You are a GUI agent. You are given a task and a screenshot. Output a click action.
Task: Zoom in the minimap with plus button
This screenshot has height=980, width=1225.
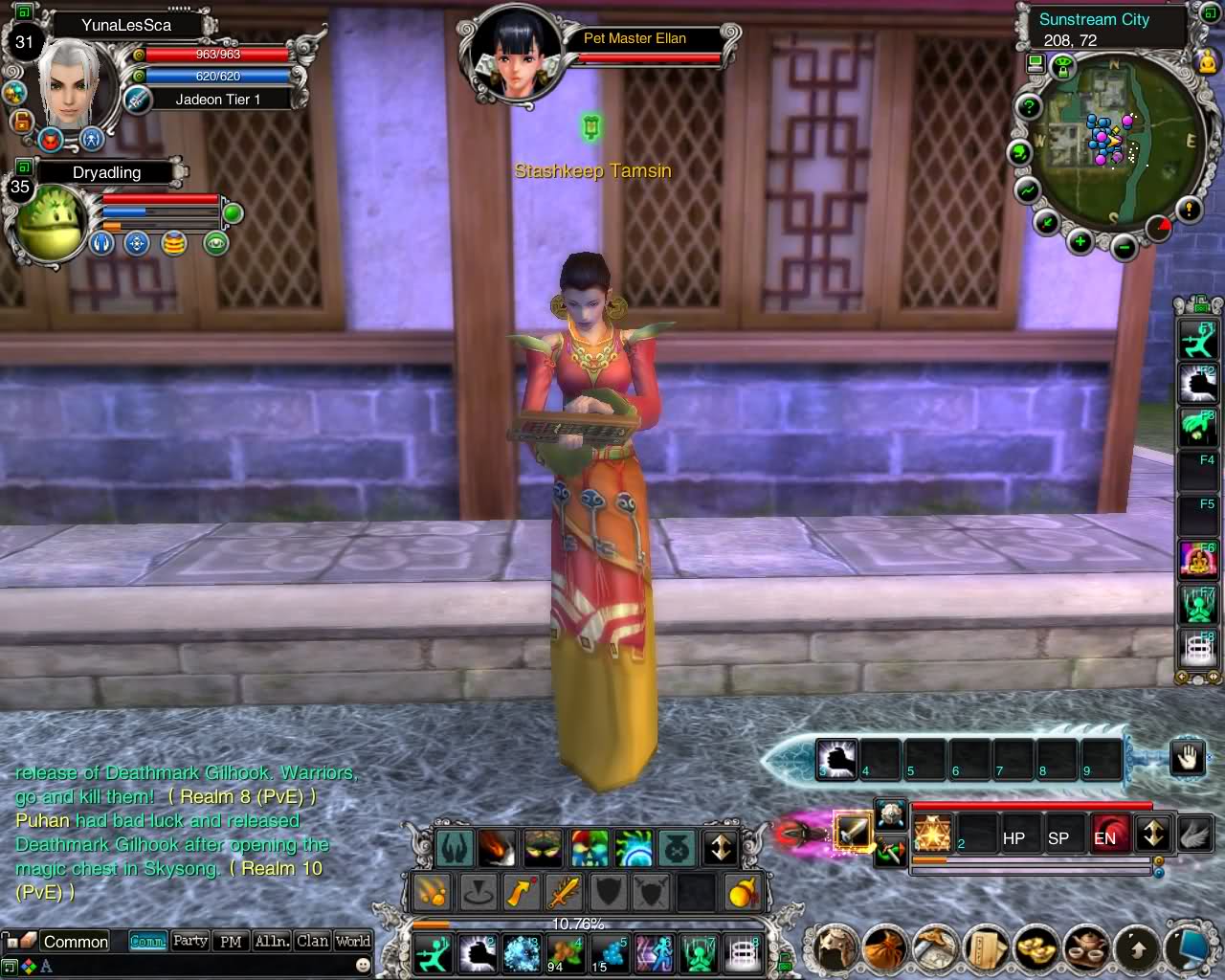(1080, 241)
